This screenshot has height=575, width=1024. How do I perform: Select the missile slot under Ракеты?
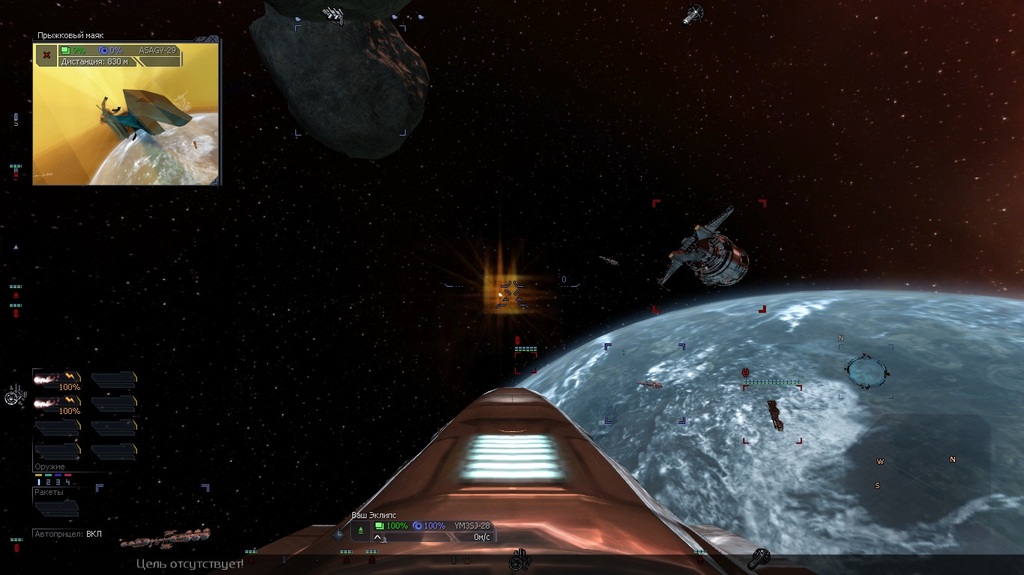(57, 508)
